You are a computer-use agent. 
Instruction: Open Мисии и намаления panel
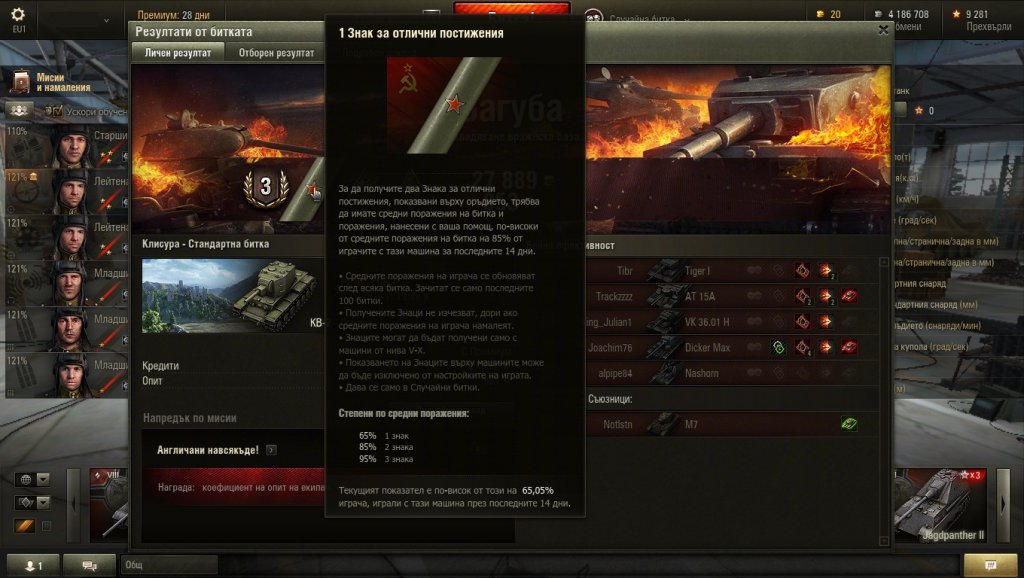tap(52, 82)
